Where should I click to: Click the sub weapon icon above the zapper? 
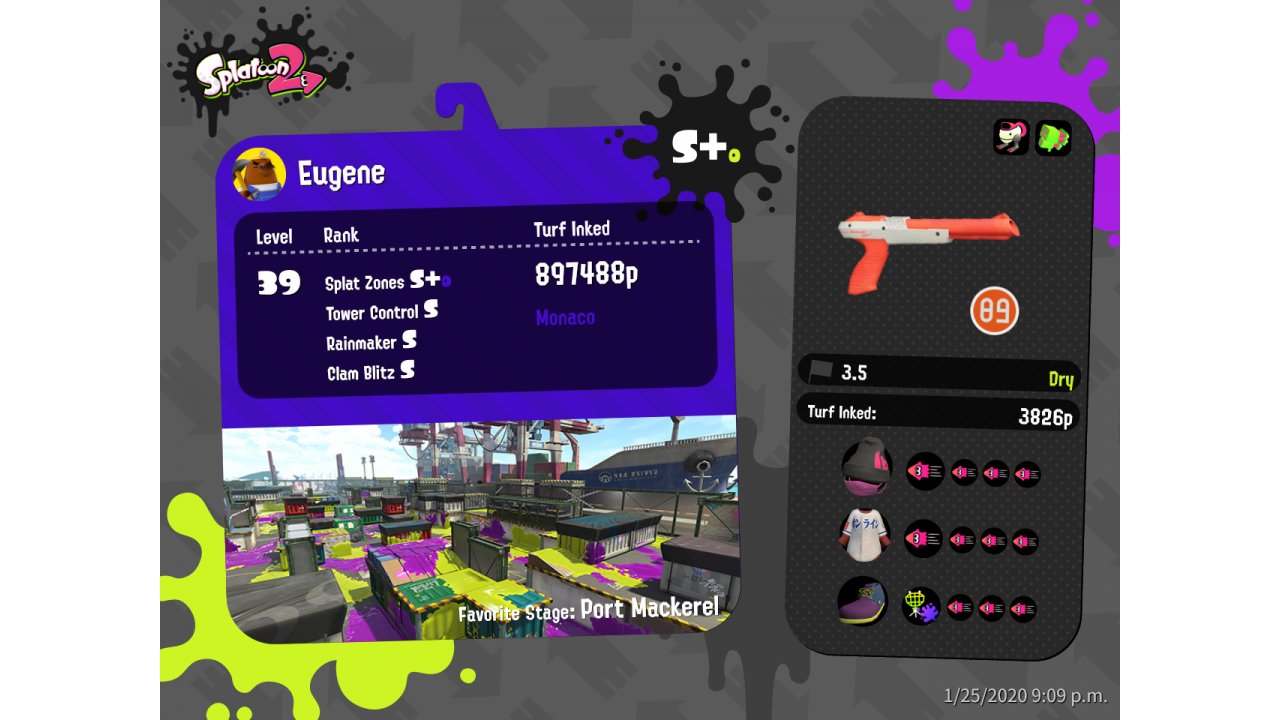click(1010, 137)
